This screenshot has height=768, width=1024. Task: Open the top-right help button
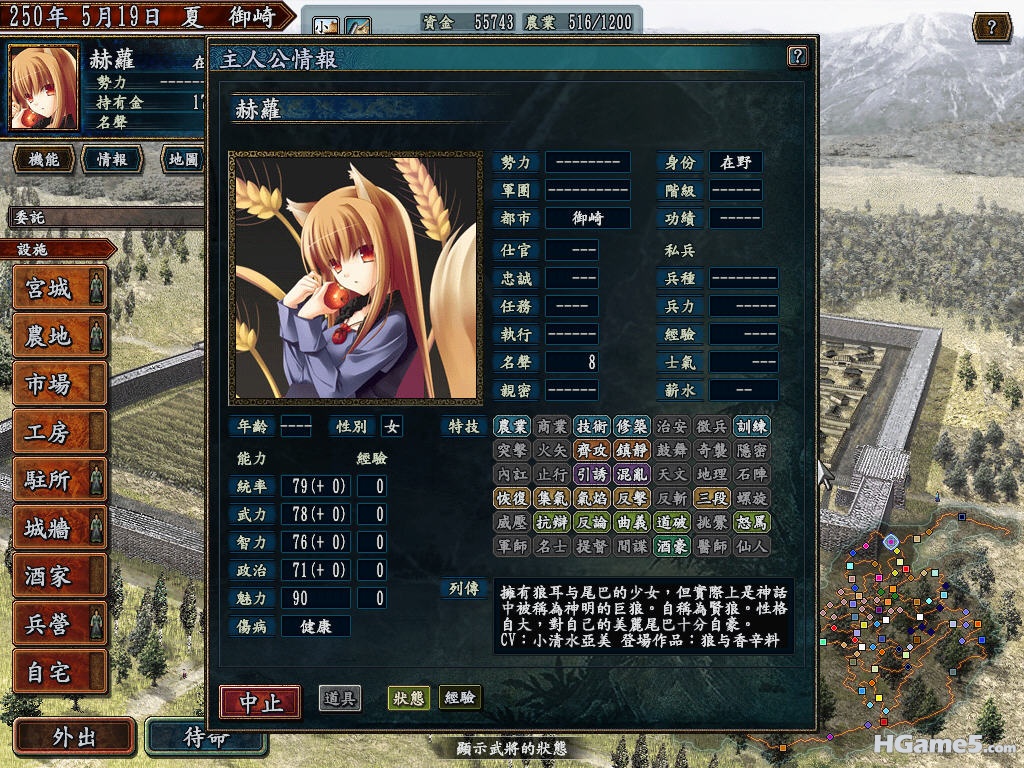click(991, 27)
